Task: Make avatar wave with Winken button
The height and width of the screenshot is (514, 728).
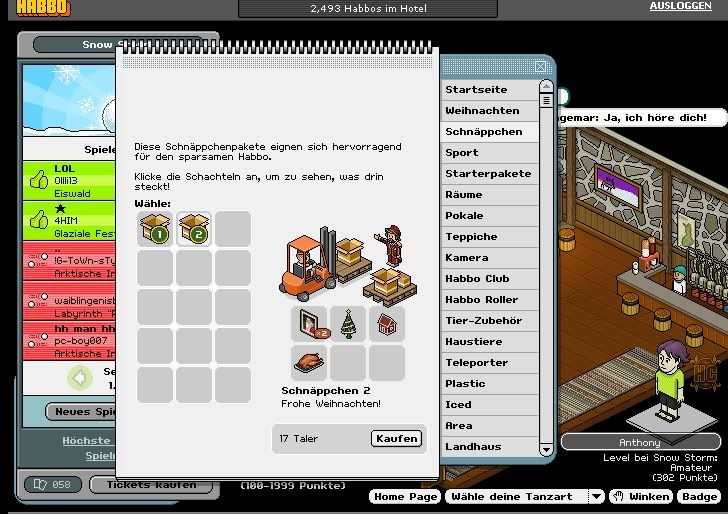Action: click(x=641, y=497)
